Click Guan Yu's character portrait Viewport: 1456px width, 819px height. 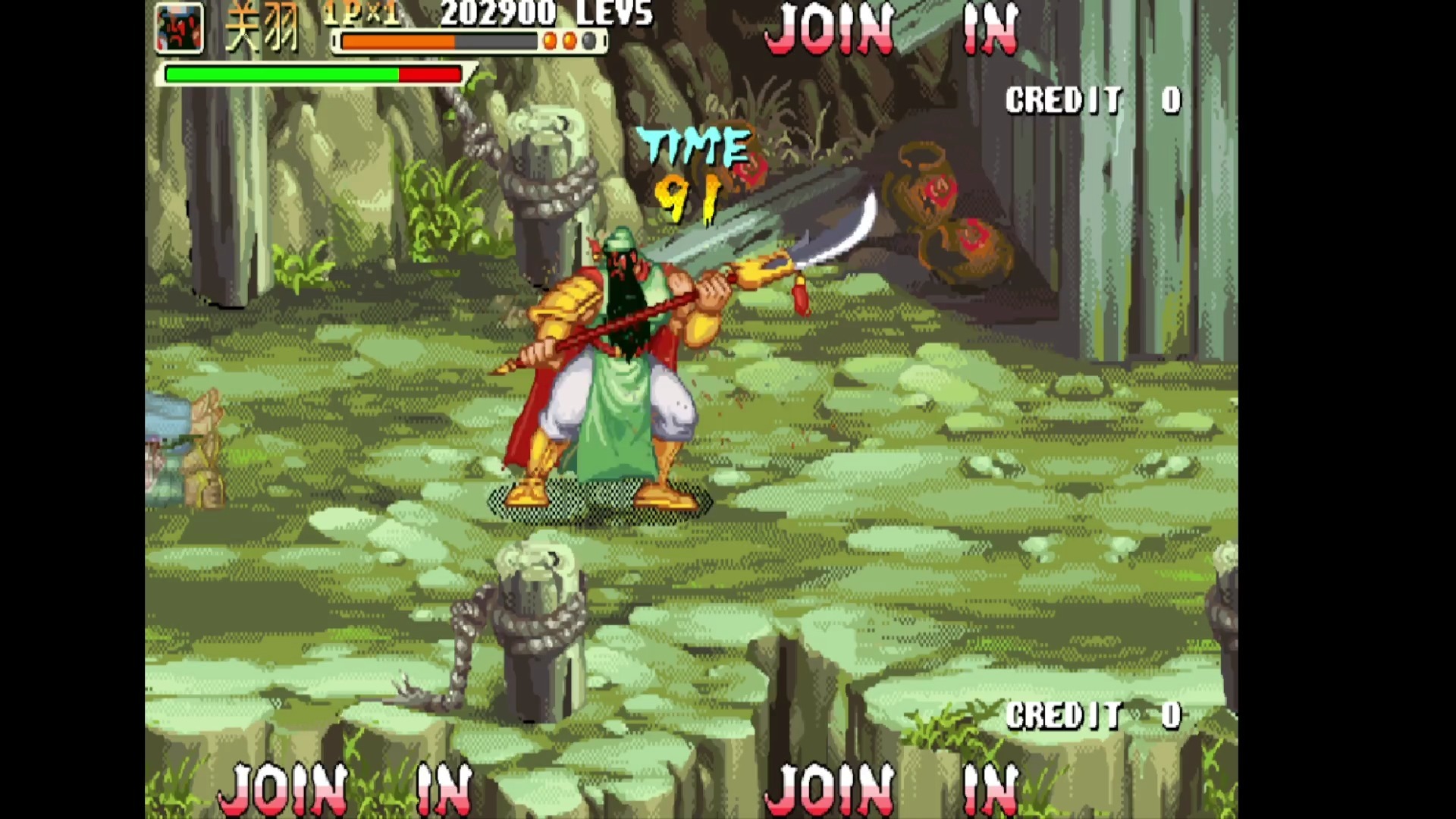pos(180,29)
